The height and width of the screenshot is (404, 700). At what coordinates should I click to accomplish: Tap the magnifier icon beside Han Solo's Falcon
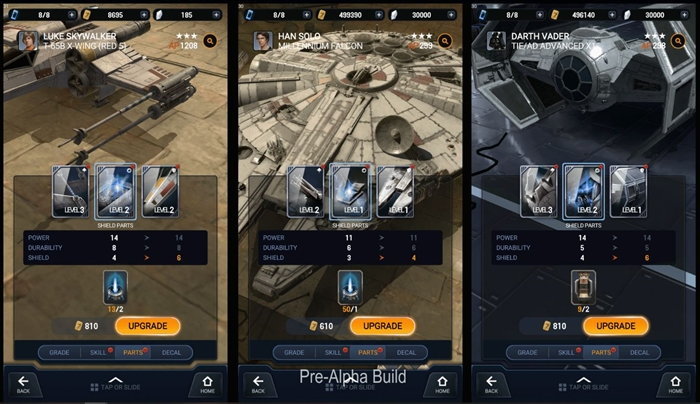445,41
